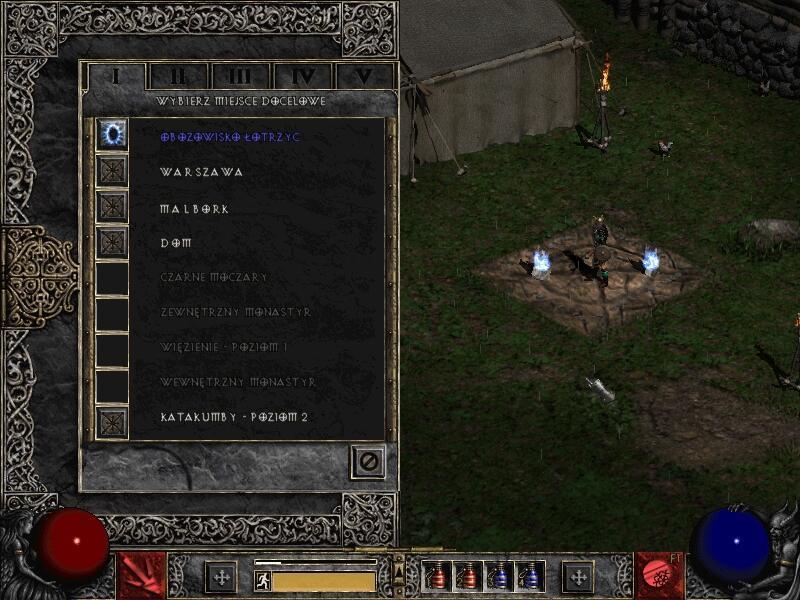Screen dimensions: 800x600
Task: Travel to the Warszawa waypoint
Action: coord(201,172)
